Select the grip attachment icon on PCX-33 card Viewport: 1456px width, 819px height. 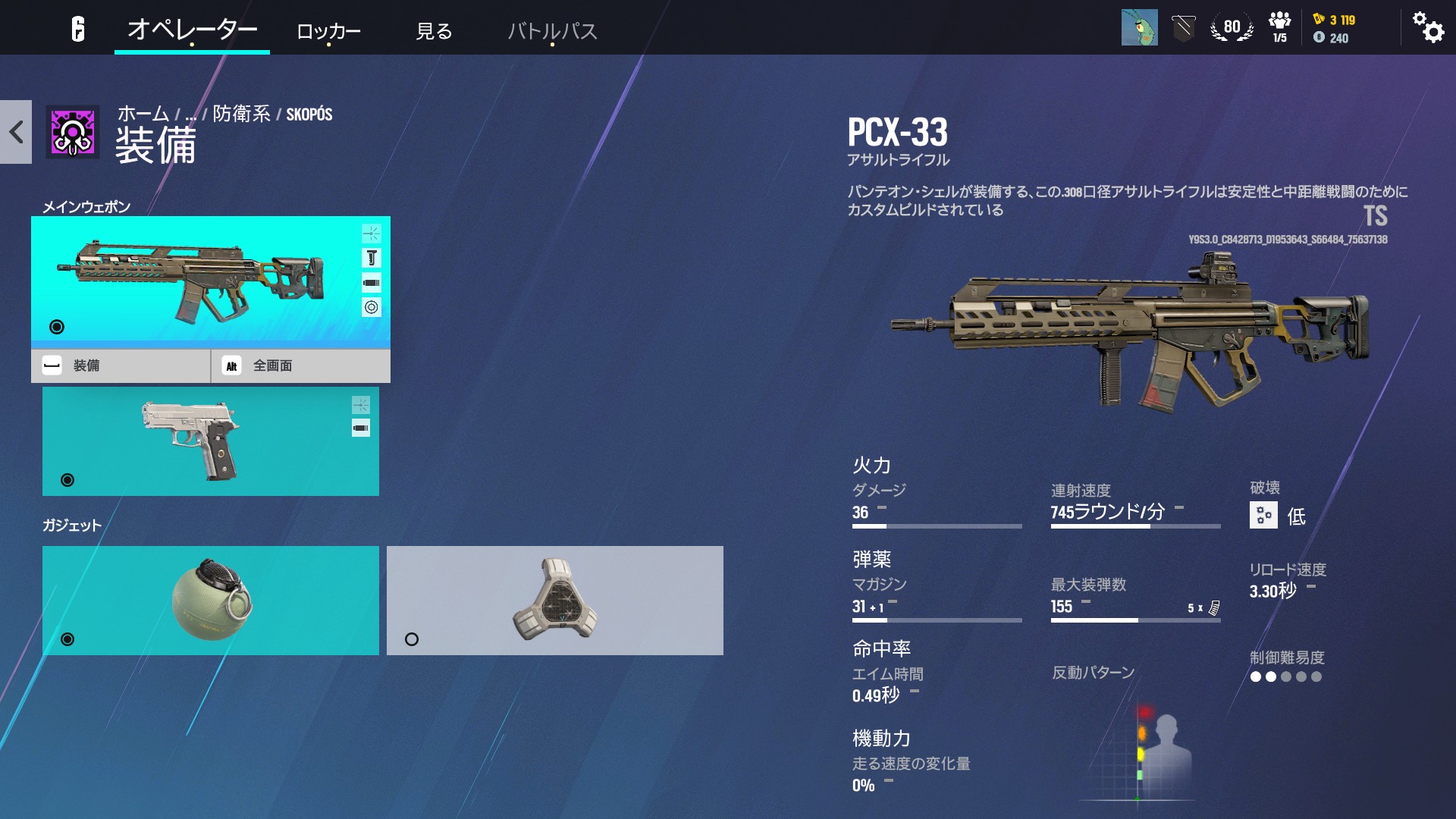(x=372, y=258)
